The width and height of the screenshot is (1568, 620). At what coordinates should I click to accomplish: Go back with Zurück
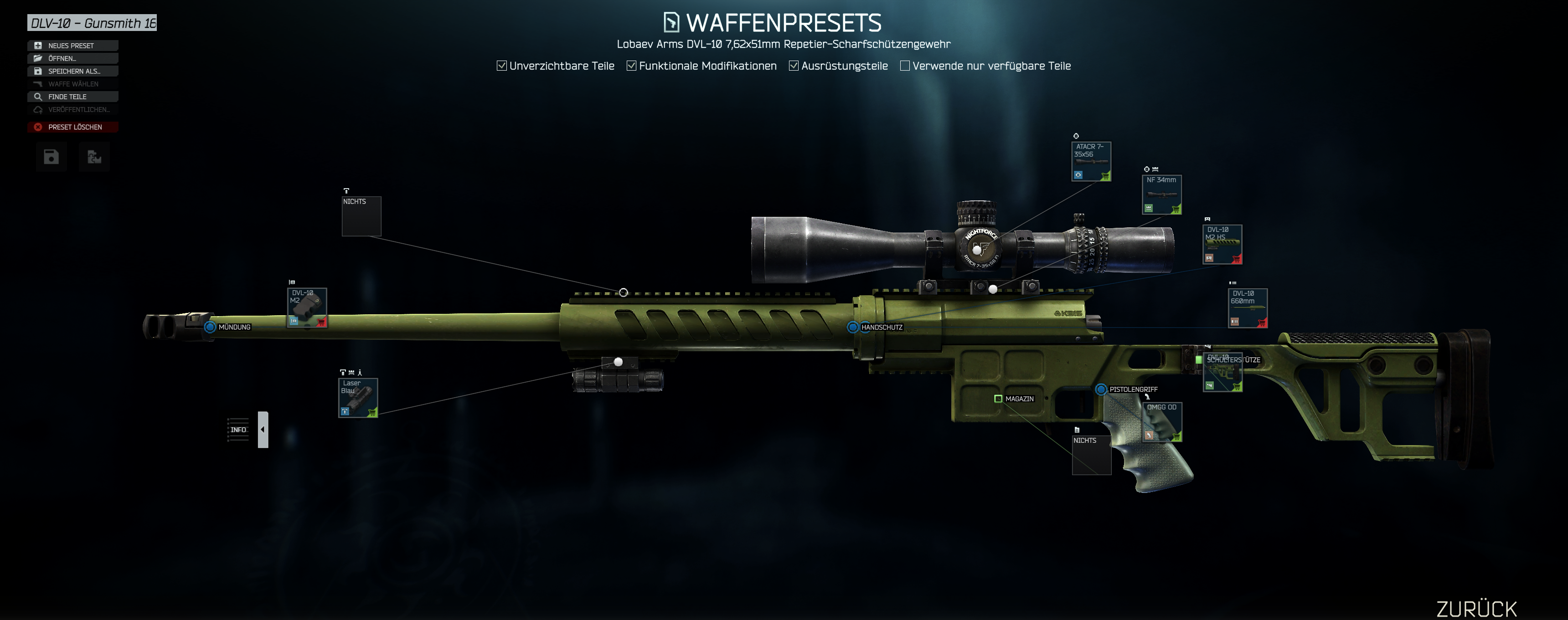point(1476,609)
